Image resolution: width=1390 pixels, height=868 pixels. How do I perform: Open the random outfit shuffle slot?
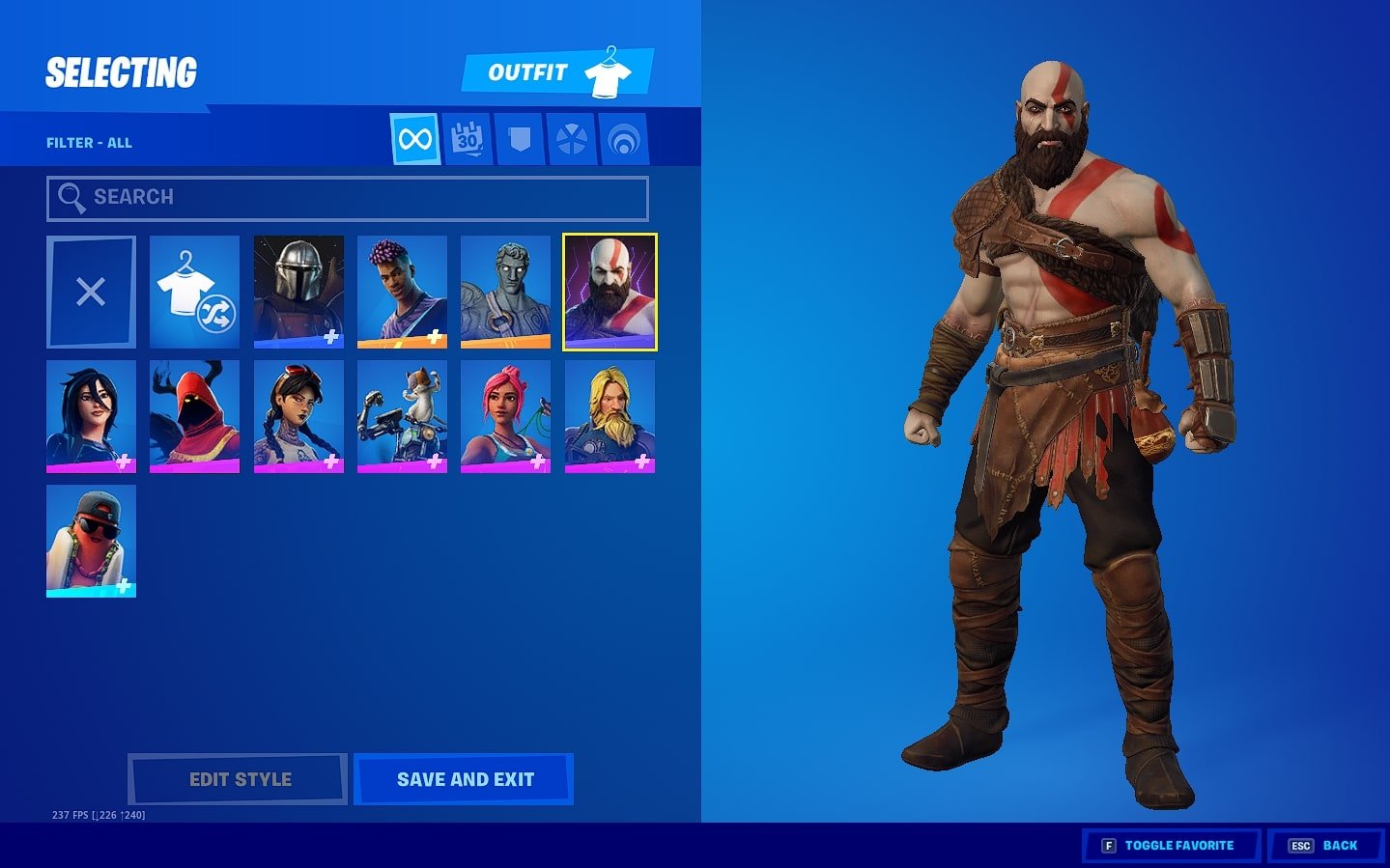click(193, 291)
